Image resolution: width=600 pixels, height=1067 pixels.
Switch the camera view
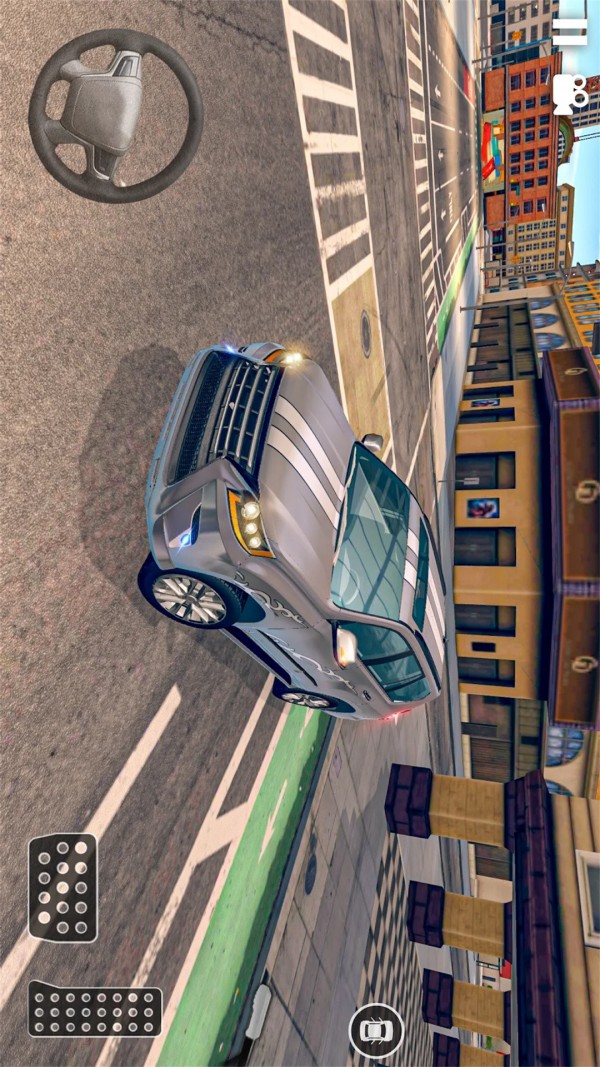click(570, 93)
